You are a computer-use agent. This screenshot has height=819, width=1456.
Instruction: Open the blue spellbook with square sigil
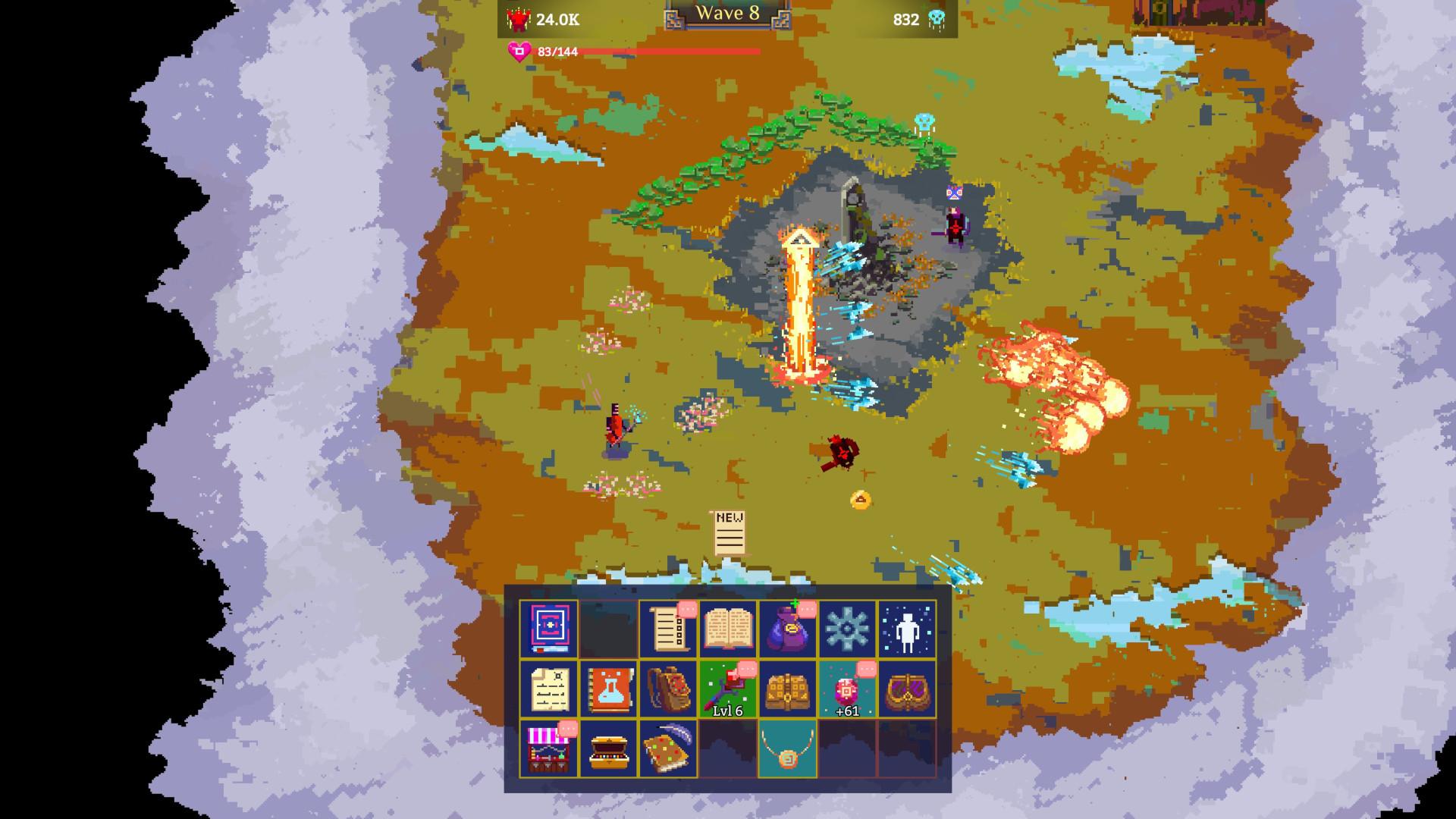[x=548, y=629]
